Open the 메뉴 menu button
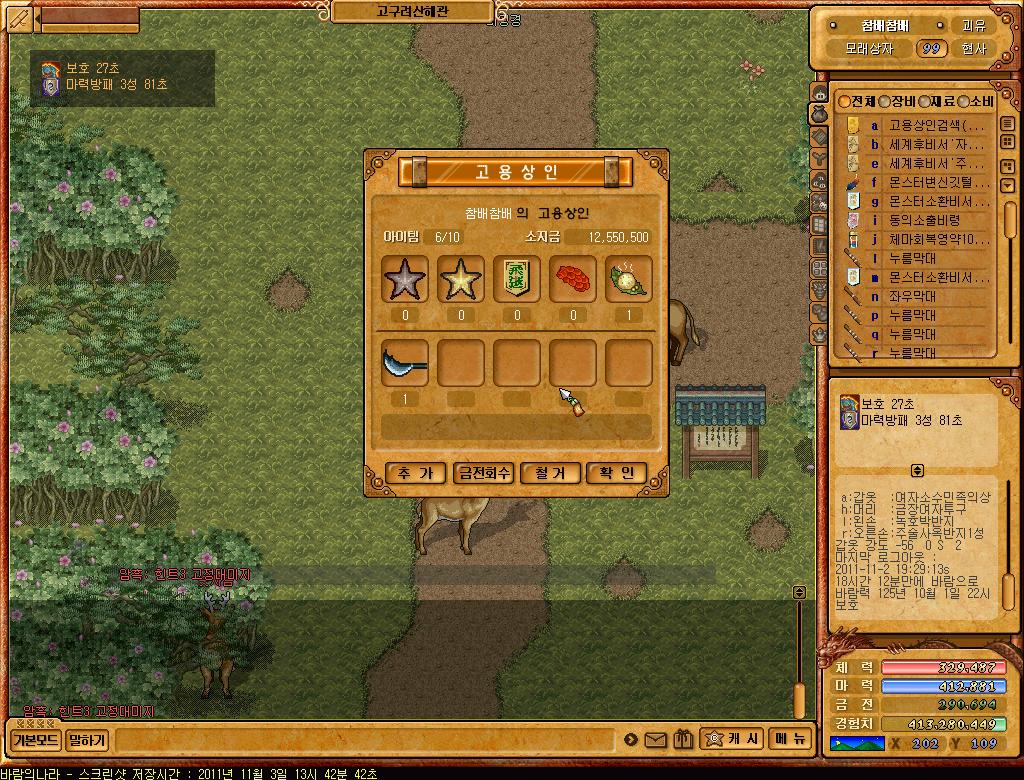 click(790, 739)
